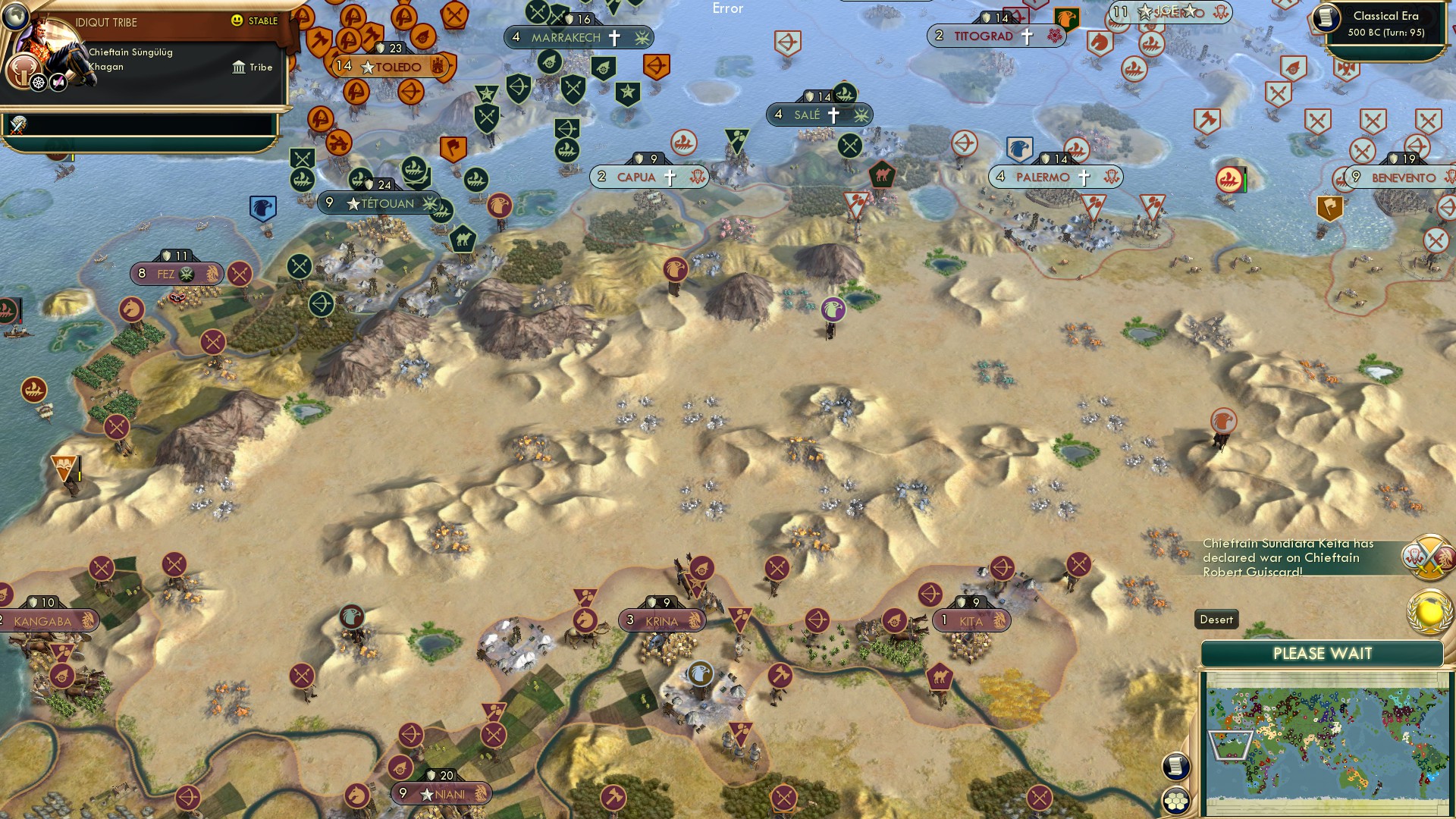The height and width of the screenshot is (819, 1456).
Task: Click the war declaration notification medallion
Action: 1429,559
